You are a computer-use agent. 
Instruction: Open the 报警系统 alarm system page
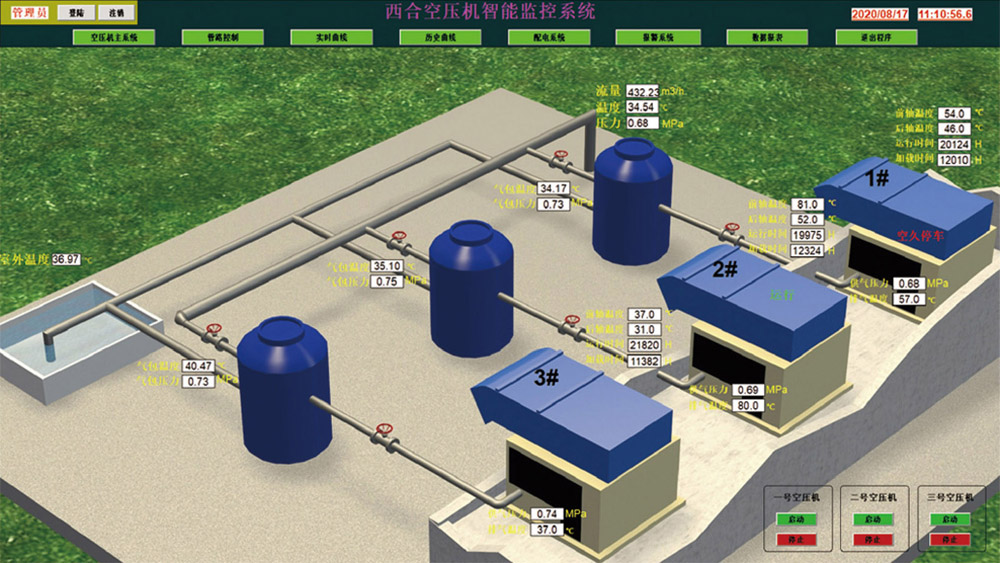pos(657,37)
